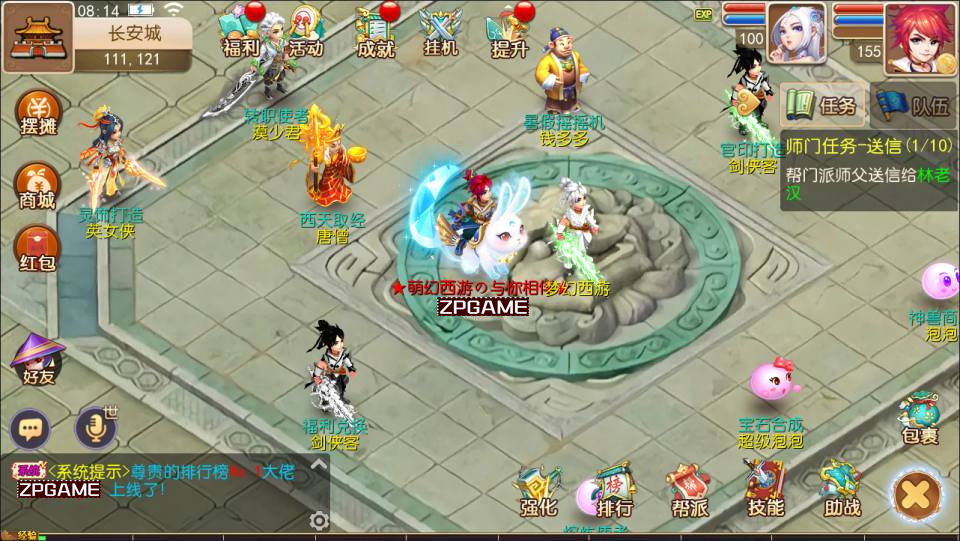The width and height of the screenshot is (960, 541).
Task: Open the 好友 friends list
Action: (37, 359)
